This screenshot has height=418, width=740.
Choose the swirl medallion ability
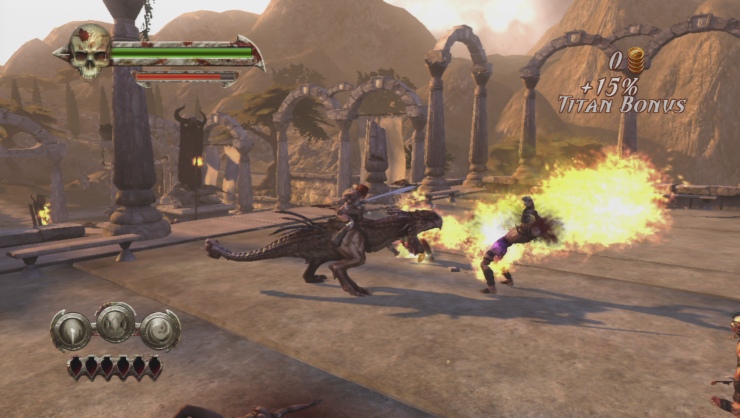pyautogui.click(x=160, y=330)
